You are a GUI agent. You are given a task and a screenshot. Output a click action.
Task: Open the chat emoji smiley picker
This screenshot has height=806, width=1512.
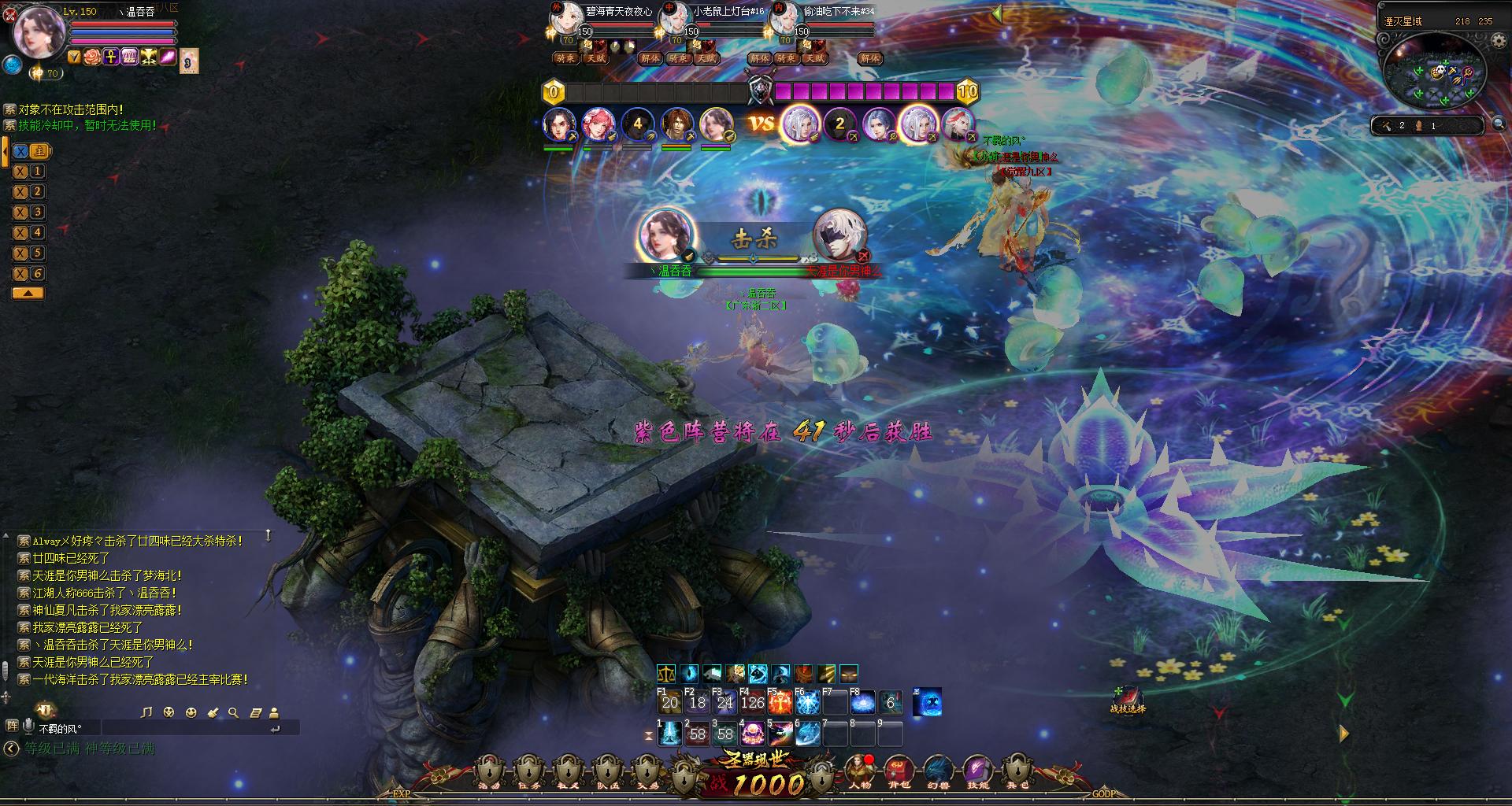pyautogui.click(x=191, y=712)
